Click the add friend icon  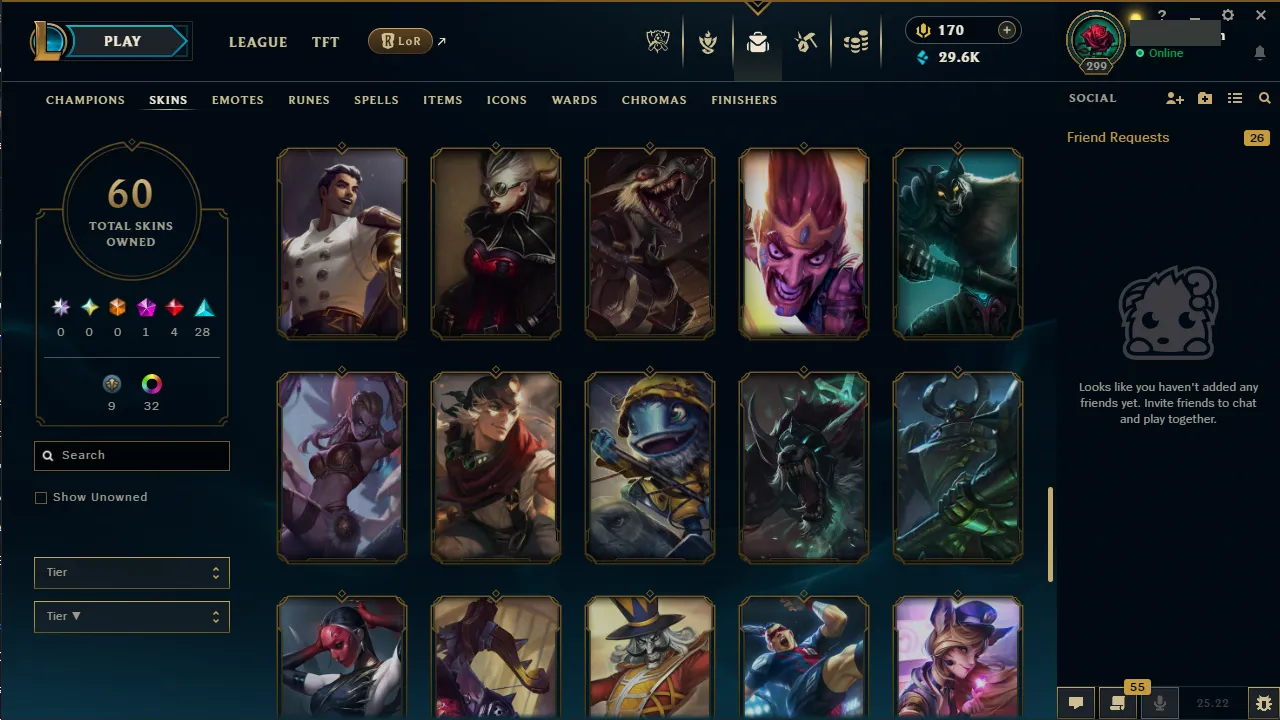coord(1175,98)
